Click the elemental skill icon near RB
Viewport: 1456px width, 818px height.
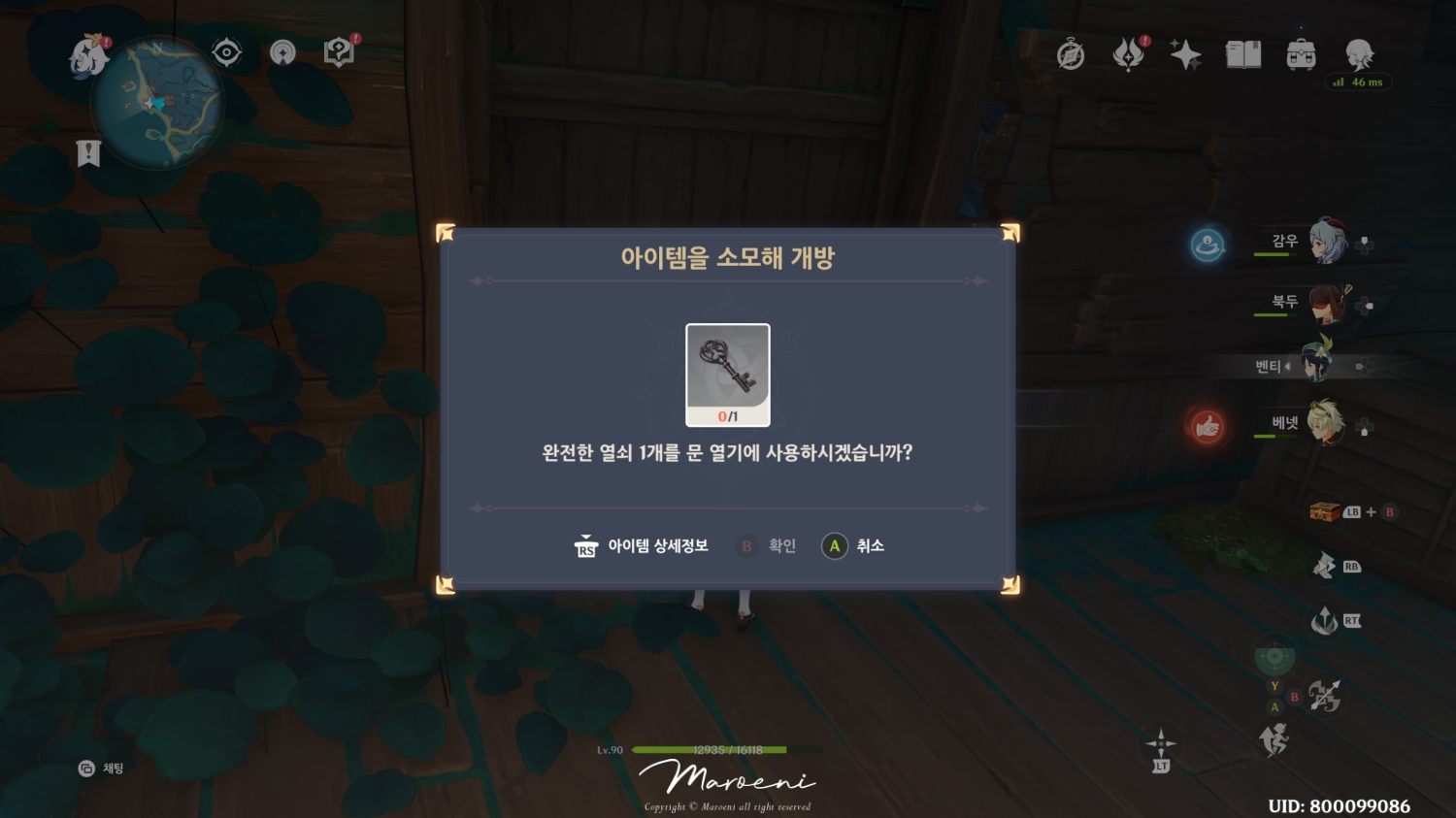1324,566
